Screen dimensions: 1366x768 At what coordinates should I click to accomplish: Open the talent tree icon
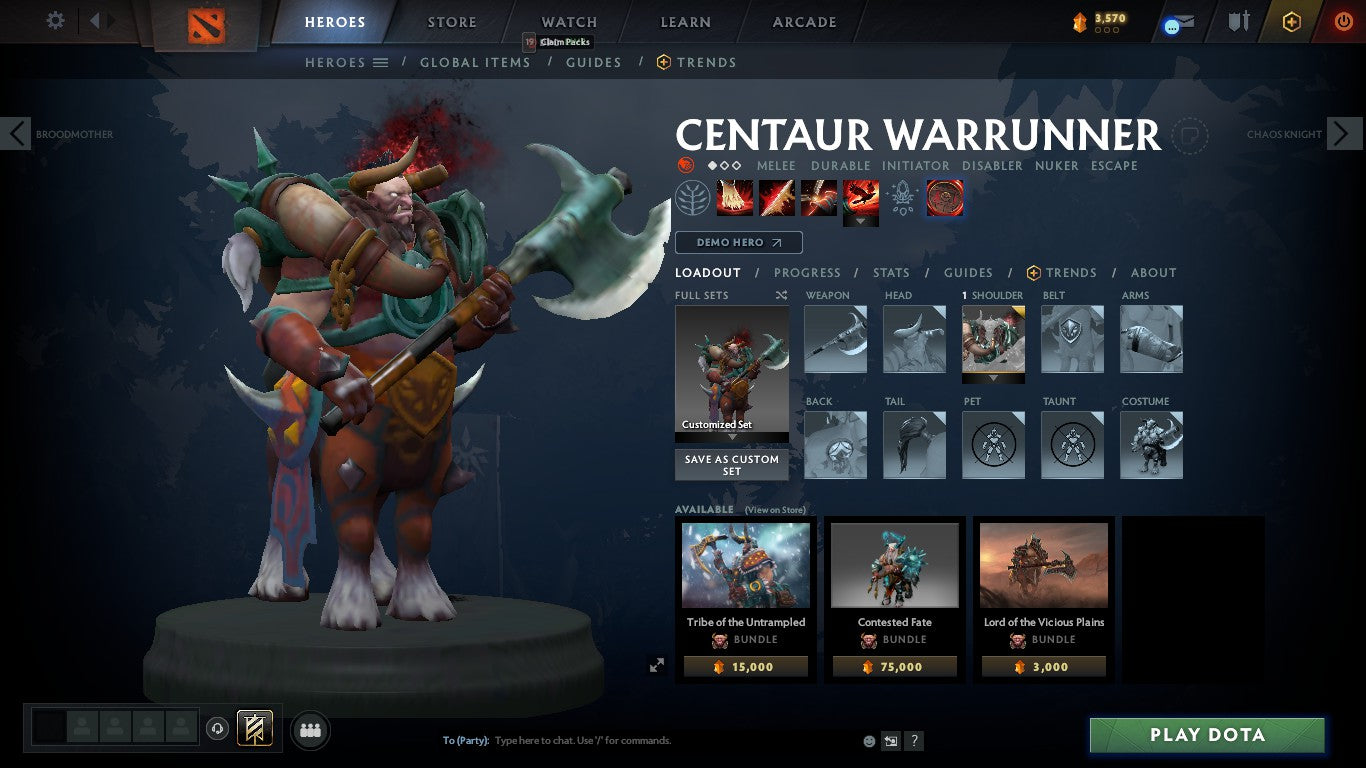[x=692, y=197]
